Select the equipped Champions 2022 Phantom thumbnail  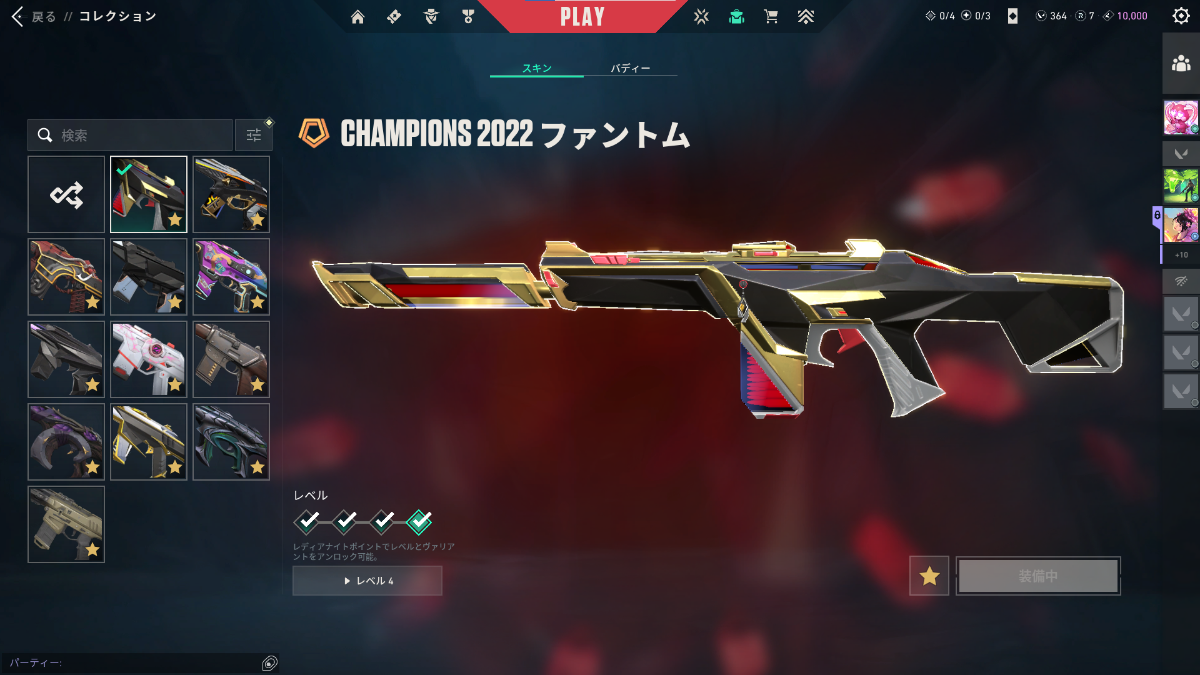click(148, 194)
